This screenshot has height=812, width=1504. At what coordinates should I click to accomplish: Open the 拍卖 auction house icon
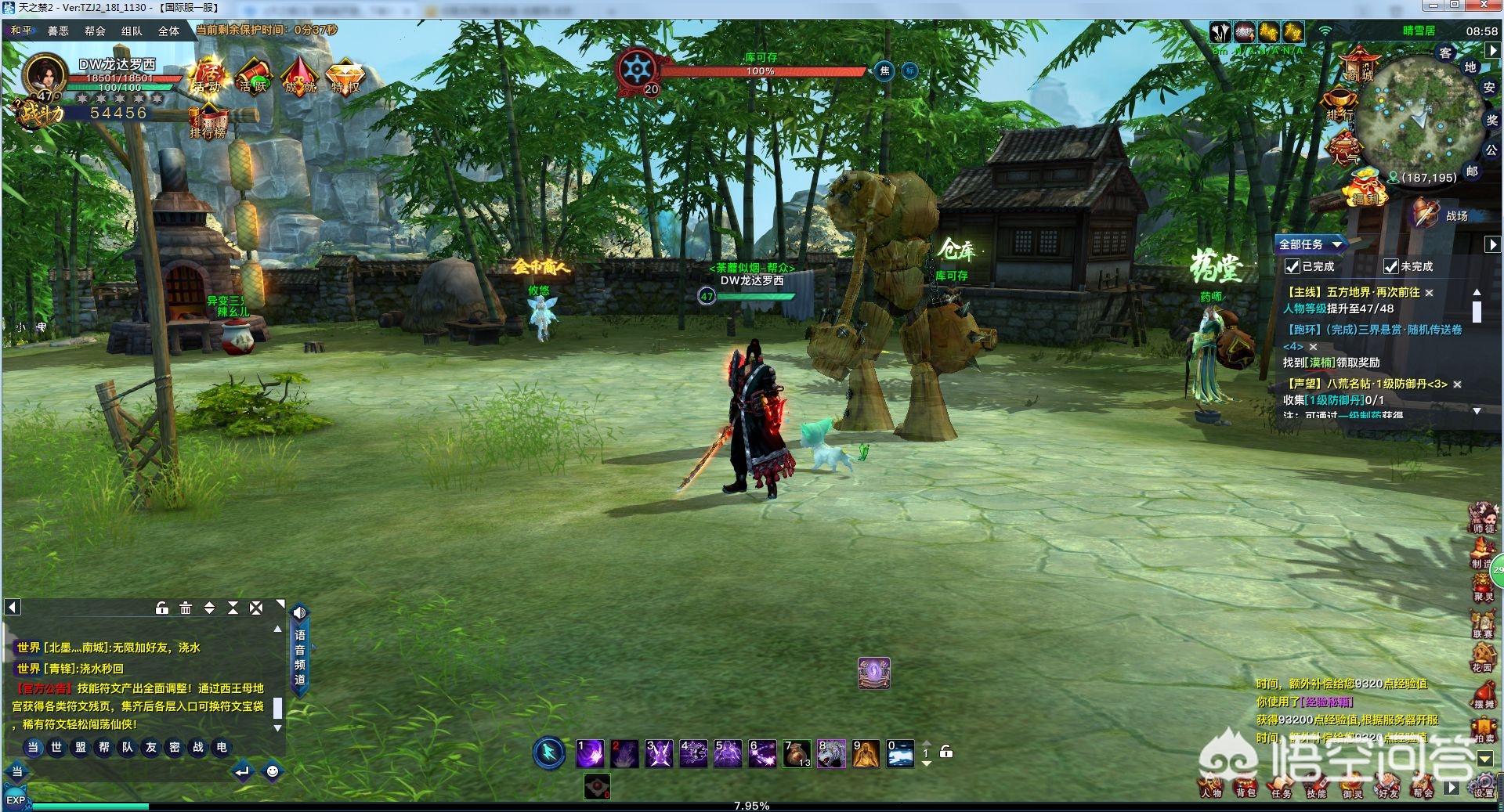tap(1484, 730)
